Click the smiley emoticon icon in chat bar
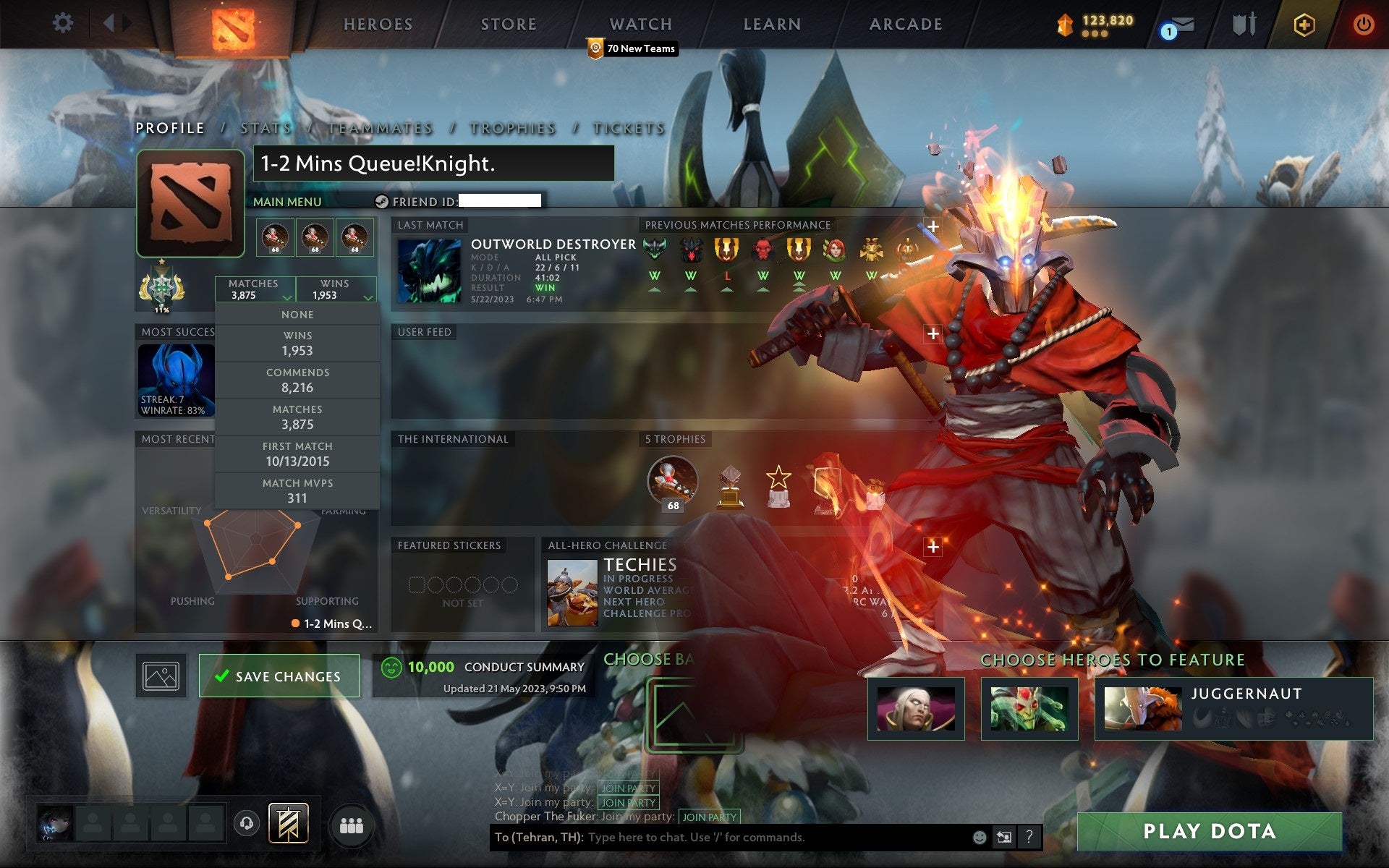 click(x=980, y=838)
